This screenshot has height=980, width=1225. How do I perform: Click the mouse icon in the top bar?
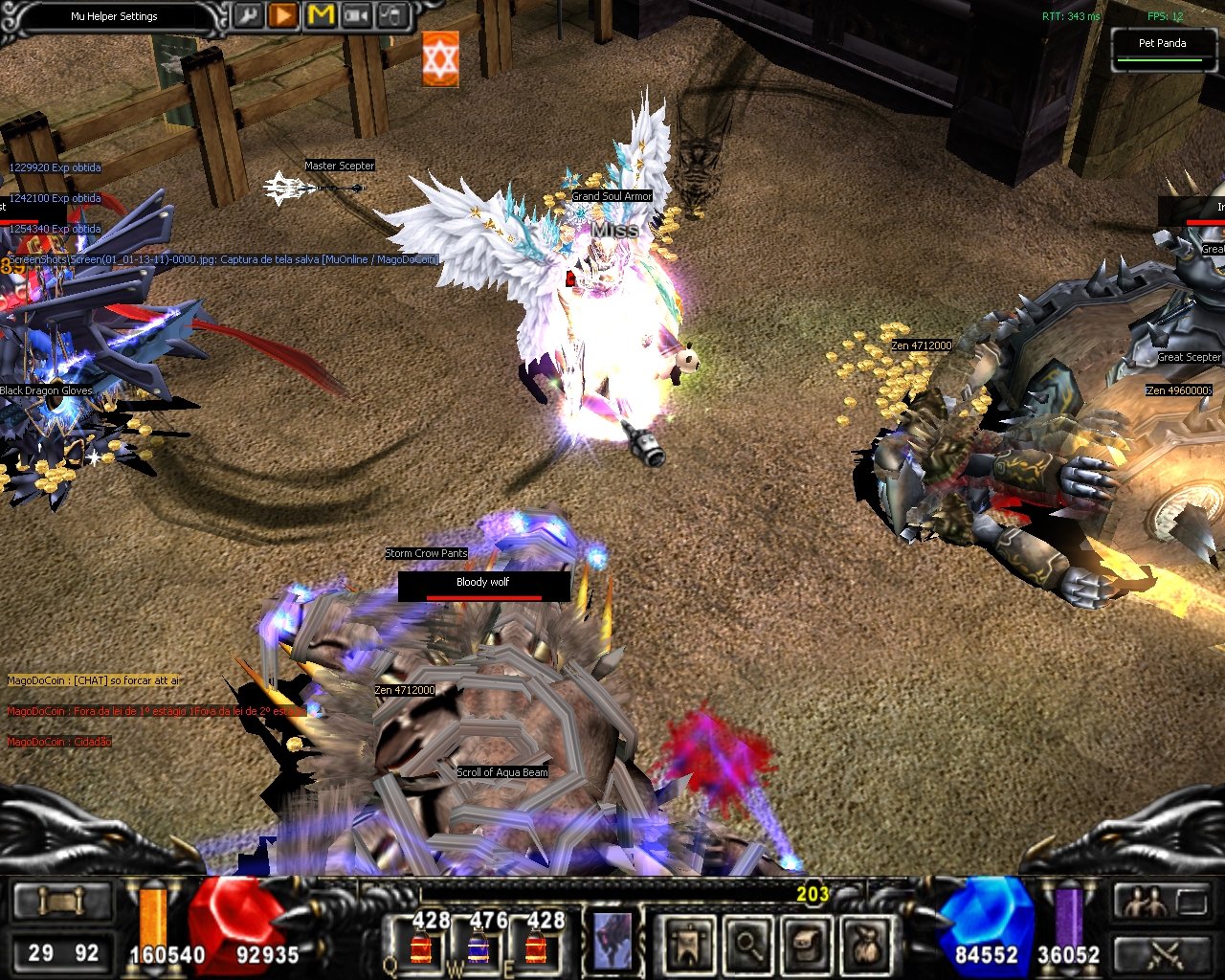(392, 16)
